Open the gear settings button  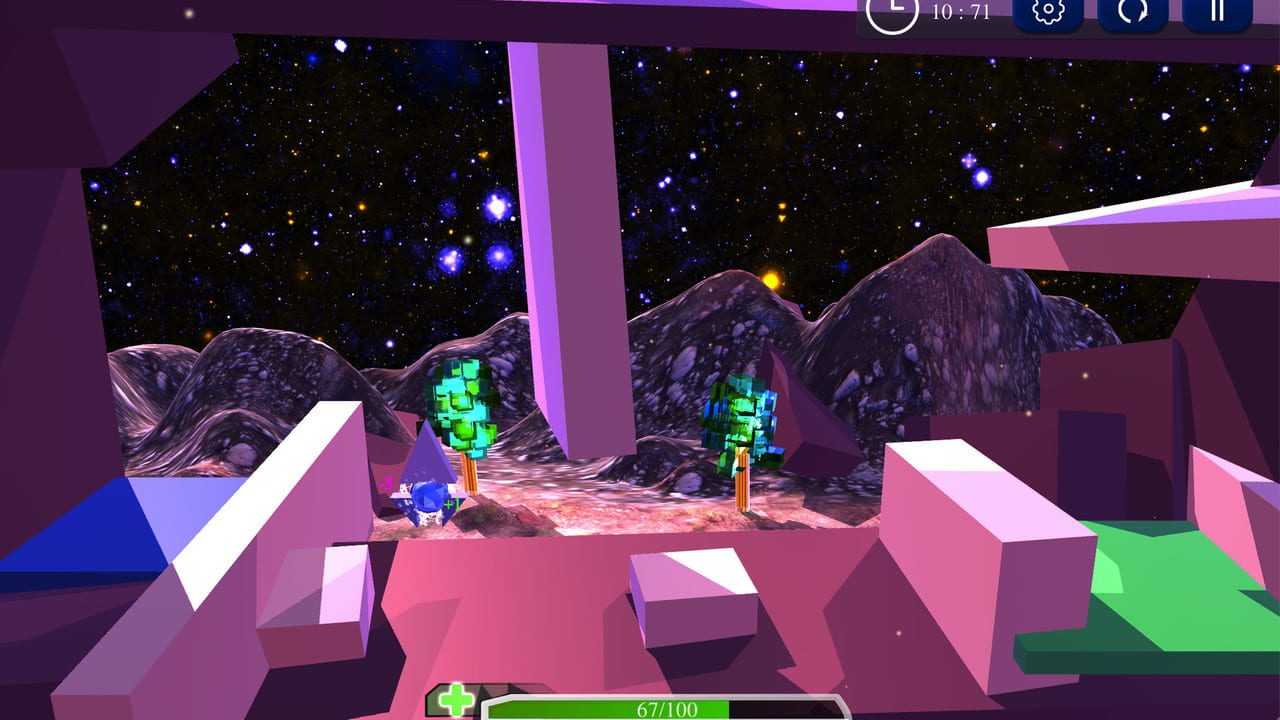tap(1047, 13)
